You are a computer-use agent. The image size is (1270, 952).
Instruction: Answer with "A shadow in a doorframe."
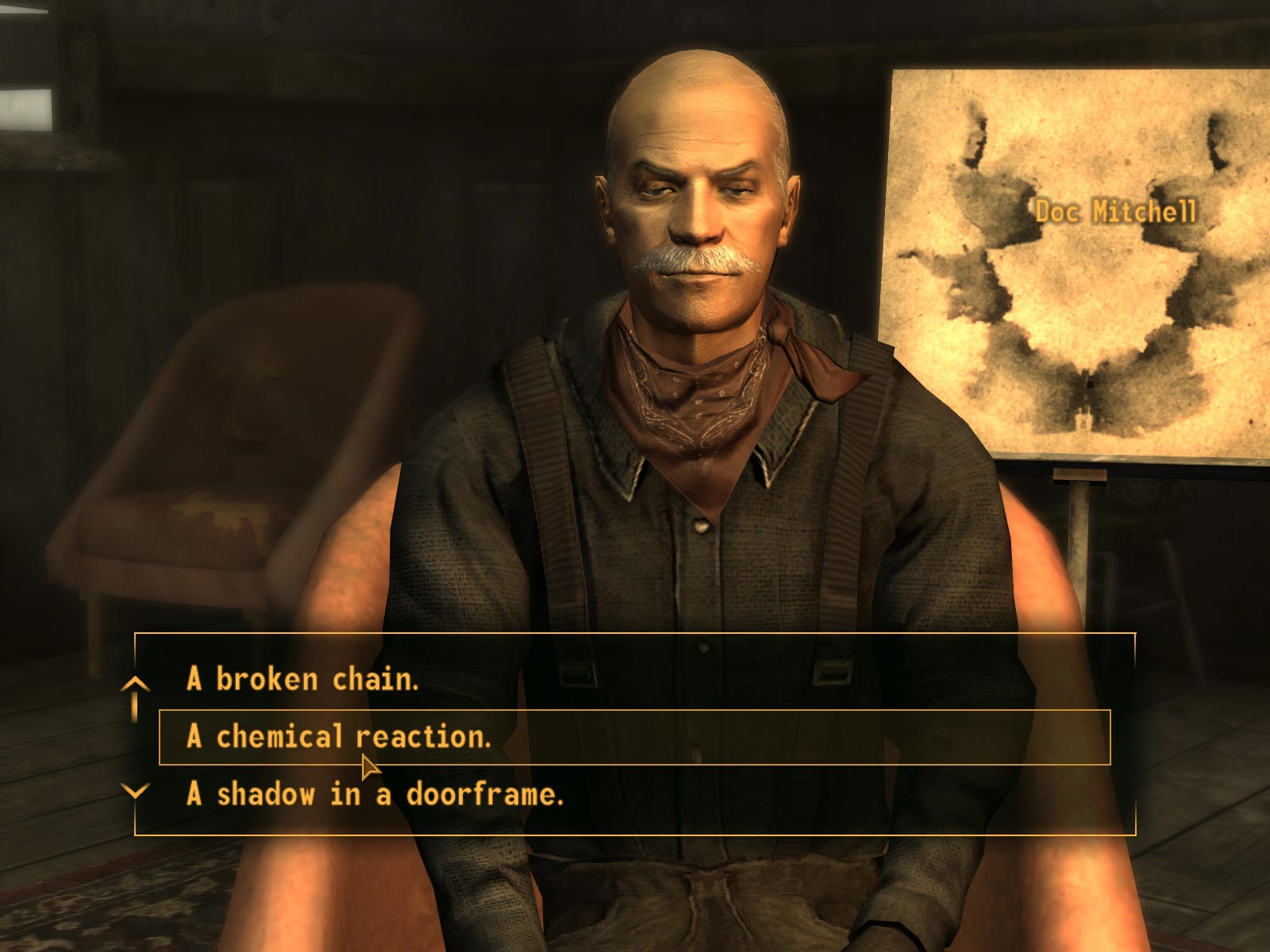(375, 794)
